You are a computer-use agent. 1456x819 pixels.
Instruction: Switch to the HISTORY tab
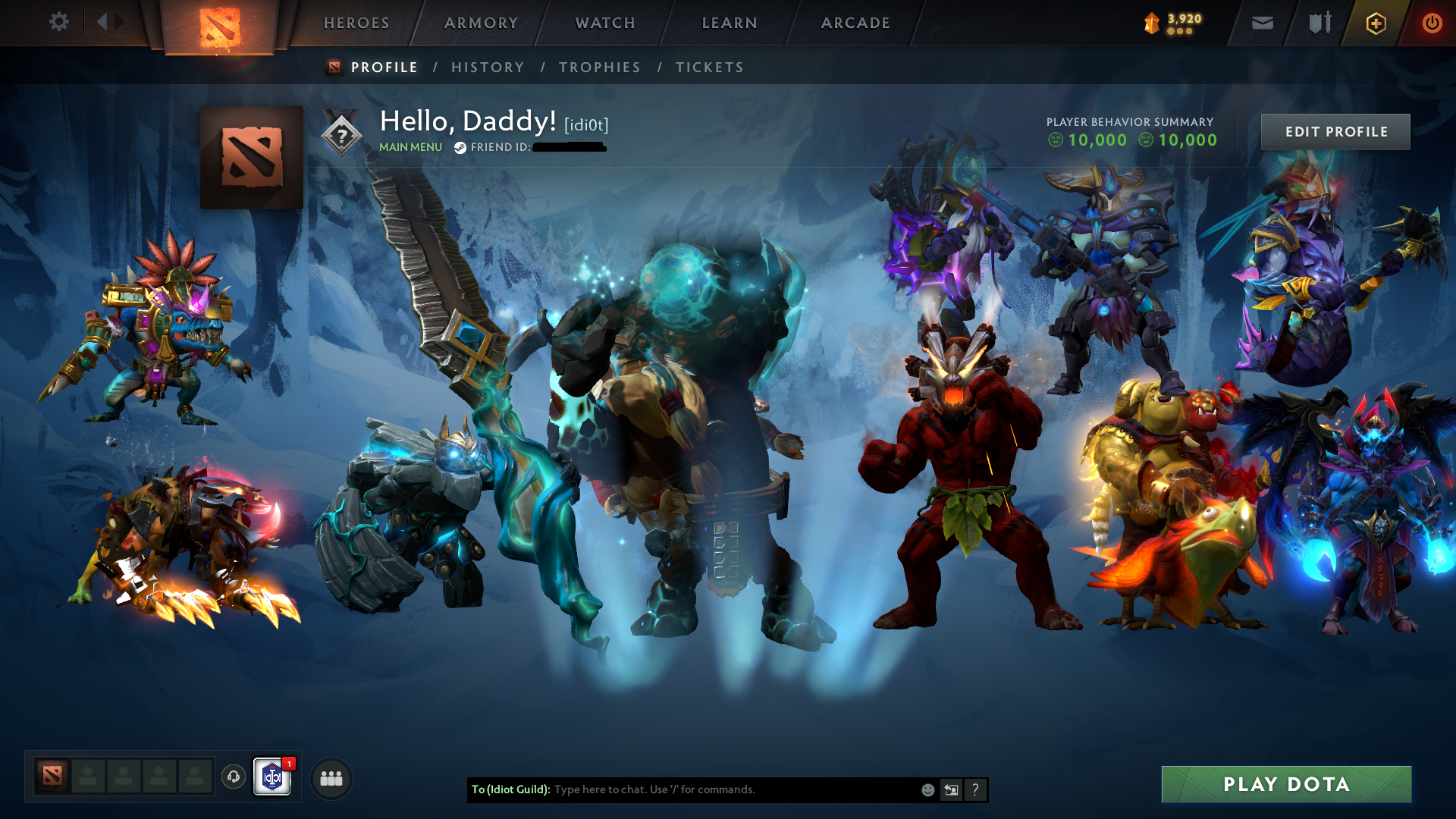click(487, 67)
